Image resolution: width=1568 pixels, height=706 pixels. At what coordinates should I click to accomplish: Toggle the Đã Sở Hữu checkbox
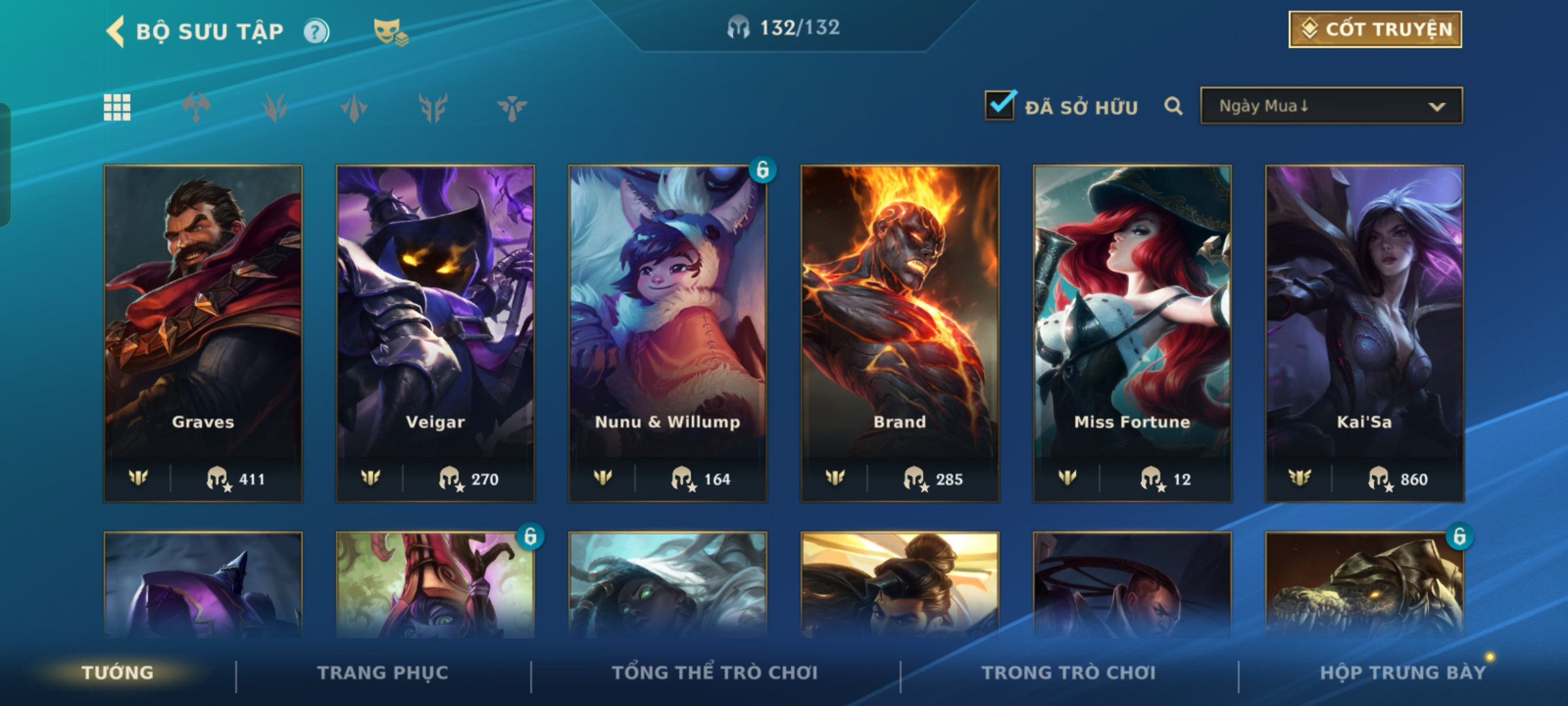(x=1000, y=105)
